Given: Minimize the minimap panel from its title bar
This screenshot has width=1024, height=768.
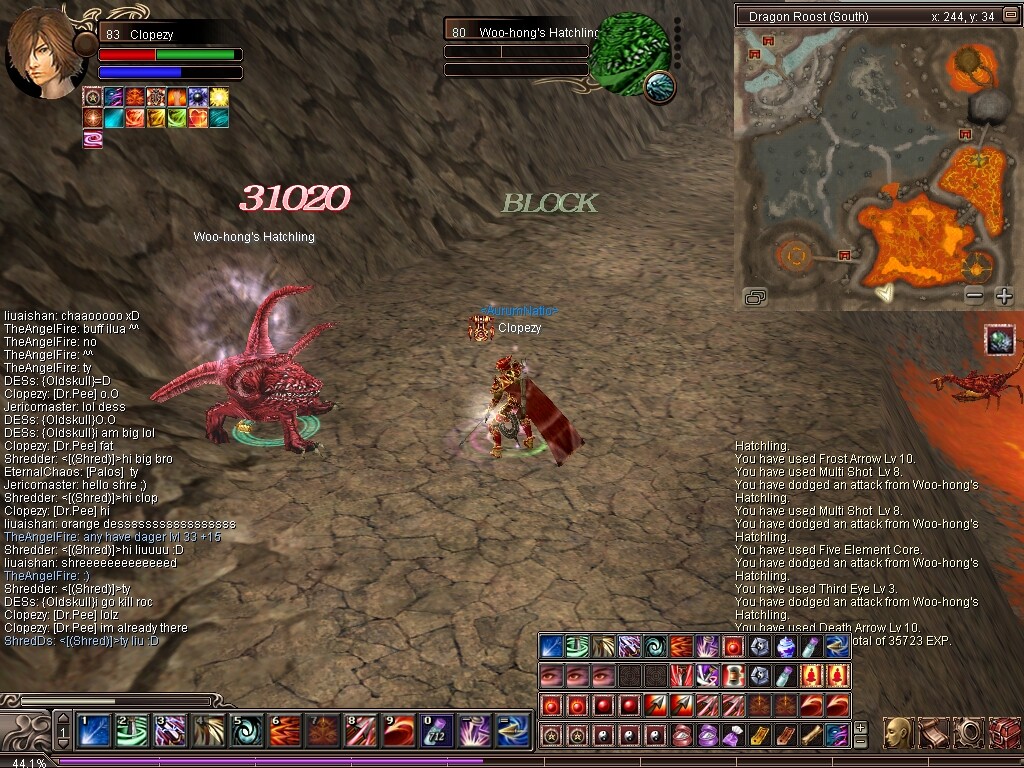Looking at the screenshot, I should click(x=745, y=17).
